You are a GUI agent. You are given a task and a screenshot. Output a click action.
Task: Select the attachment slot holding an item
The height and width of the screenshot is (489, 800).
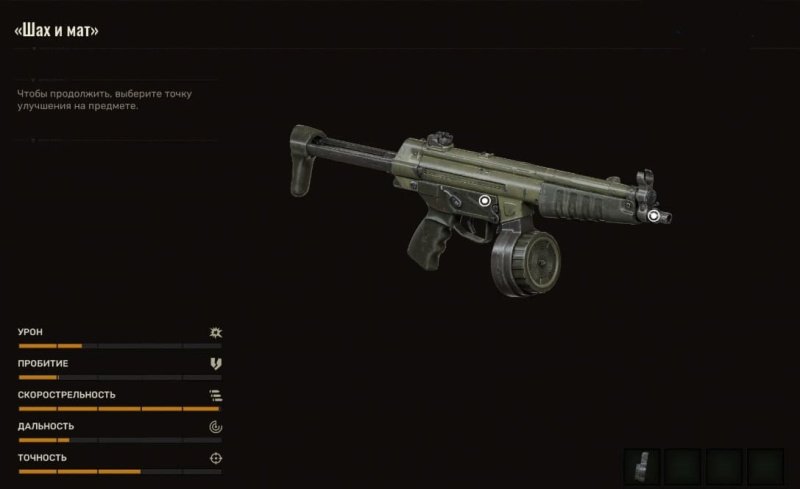641,465
